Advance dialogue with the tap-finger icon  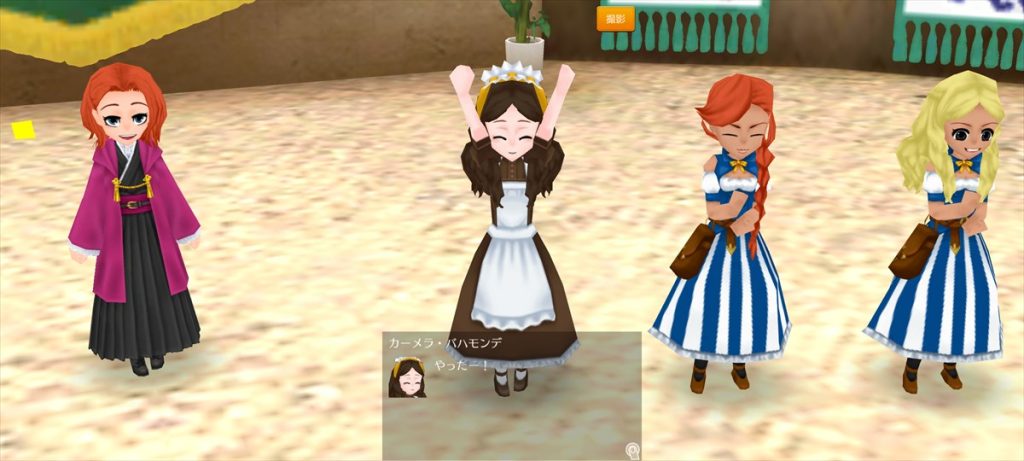click(632, 450)
